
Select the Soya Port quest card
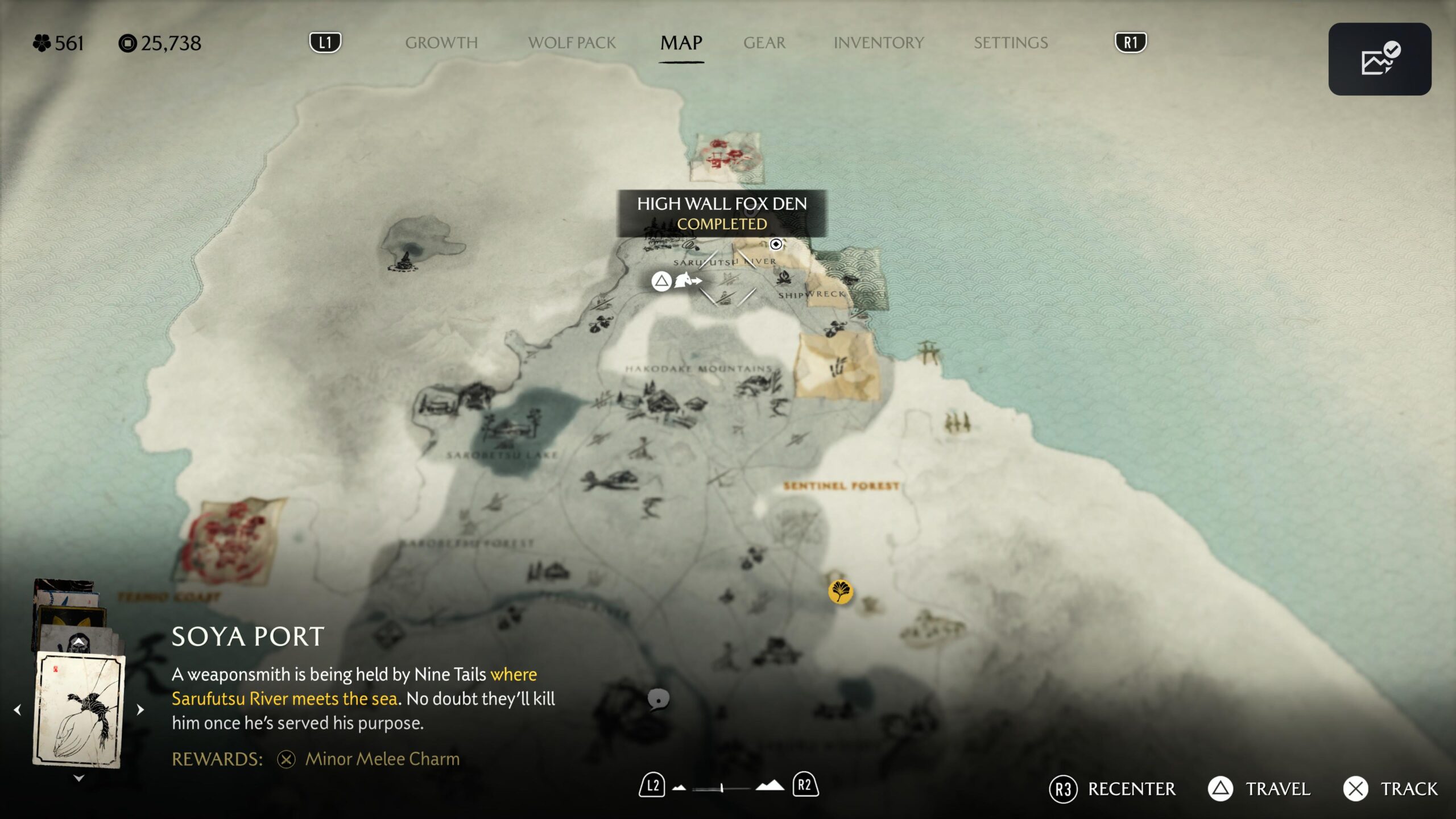pyautogui.click(x=79, y=709)
